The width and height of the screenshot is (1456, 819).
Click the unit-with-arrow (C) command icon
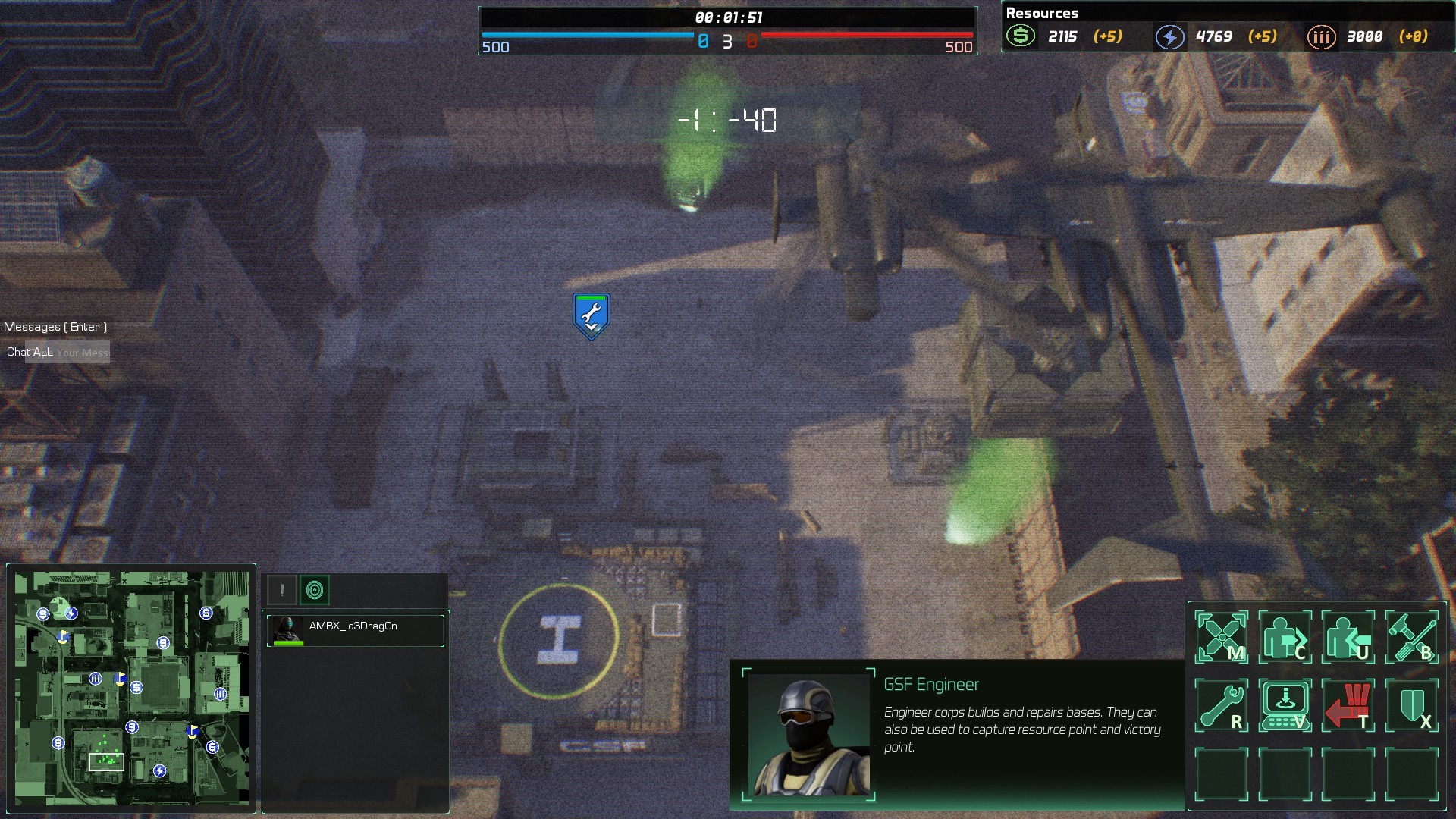1287,637
